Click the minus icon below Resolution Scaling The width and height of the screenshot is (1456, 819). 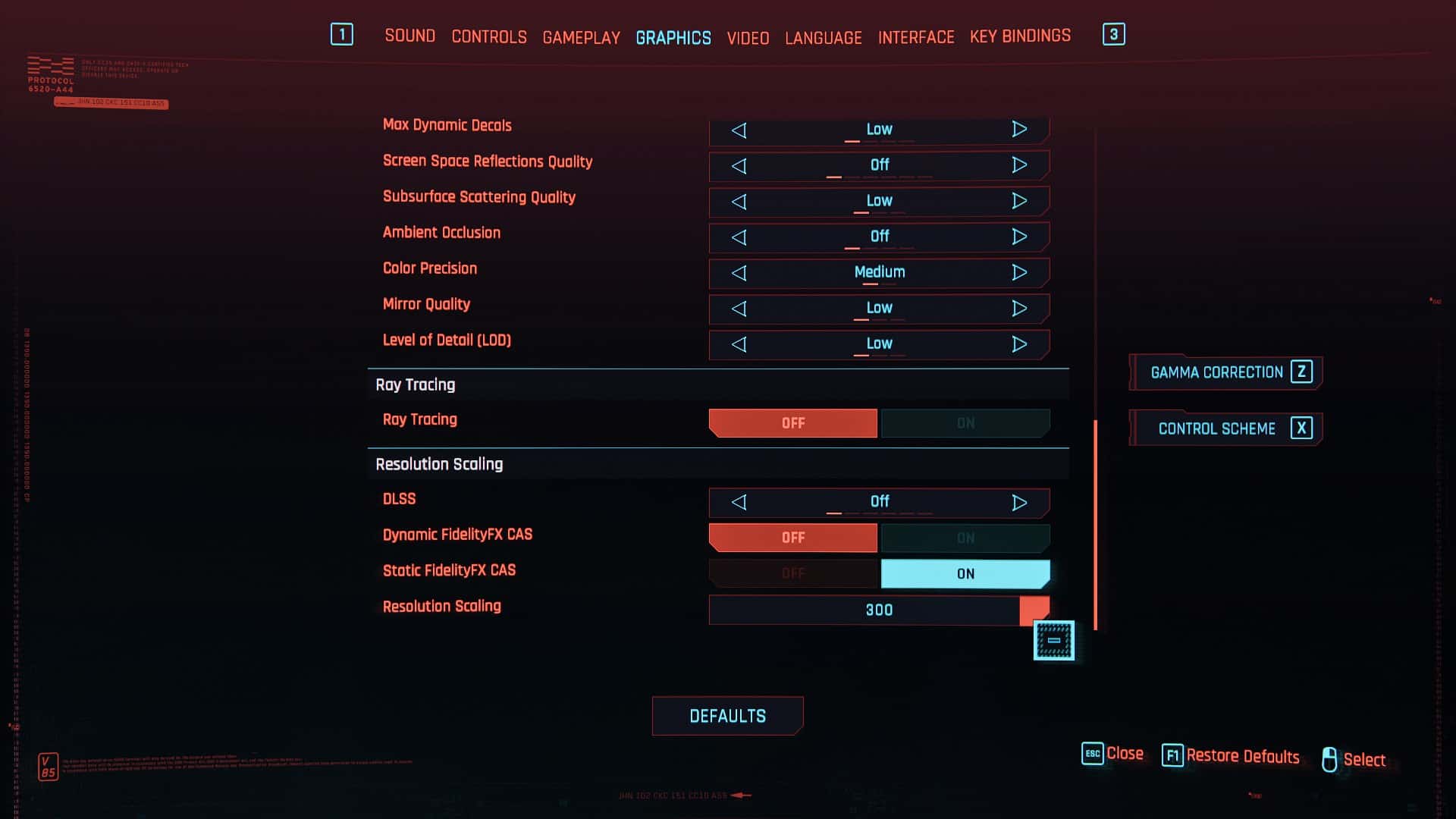[1054, 640]
